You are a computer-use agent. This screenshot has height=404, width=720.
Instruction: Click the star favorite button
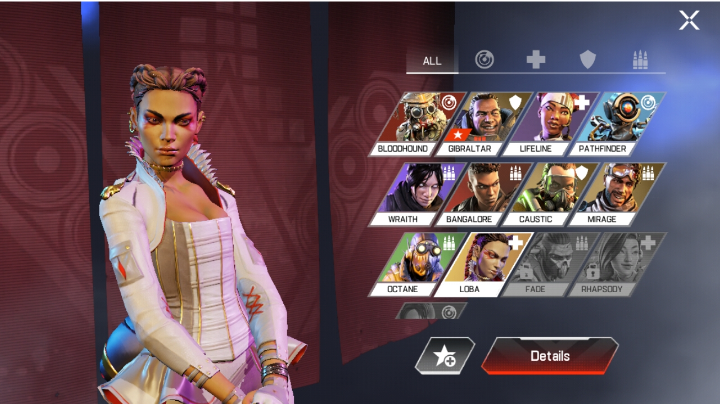(x=444, y=356)
